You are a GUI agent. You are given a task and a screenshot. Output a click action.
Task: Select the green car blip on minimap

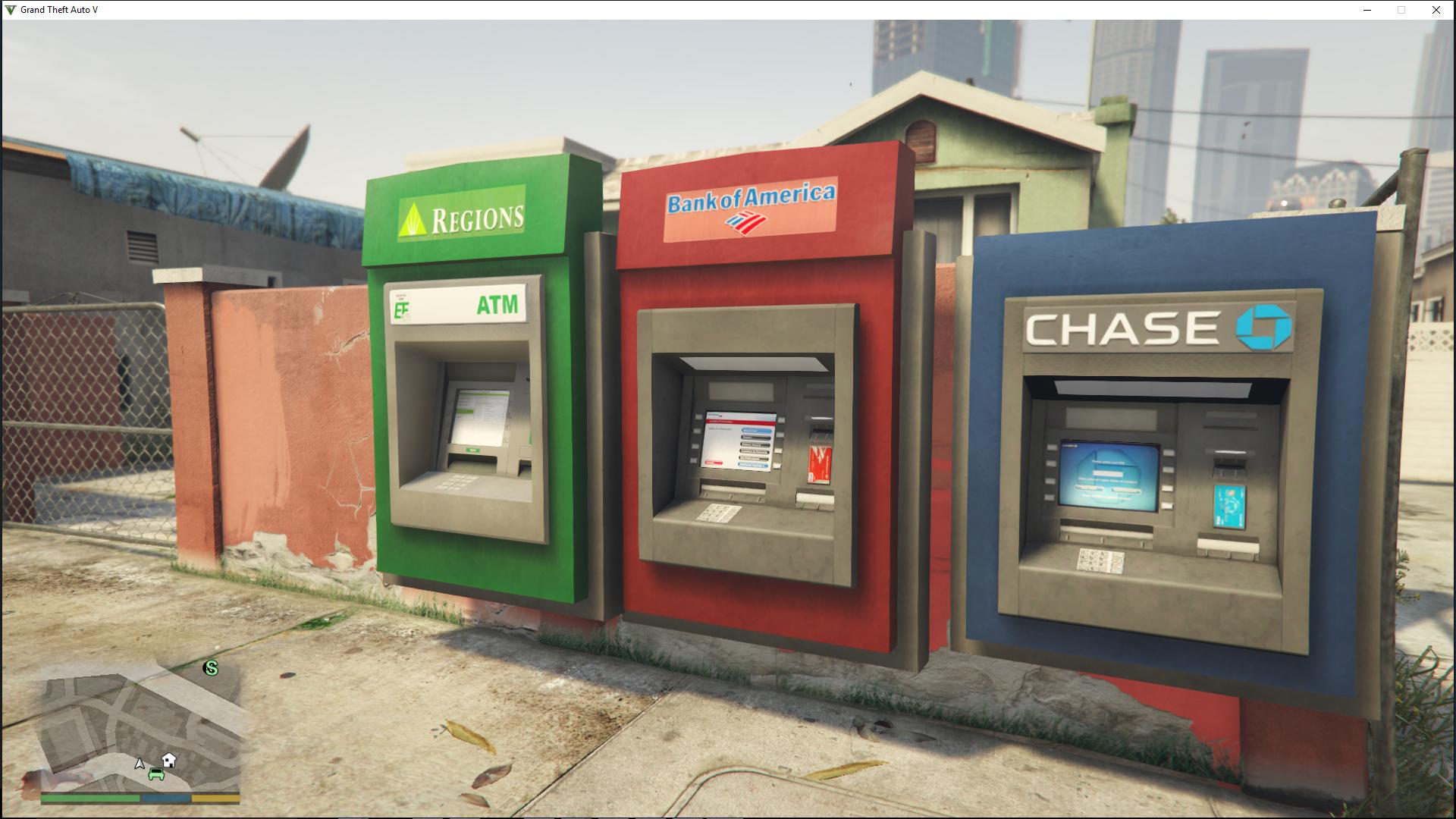pyautogui.click(x=157, y=774)
